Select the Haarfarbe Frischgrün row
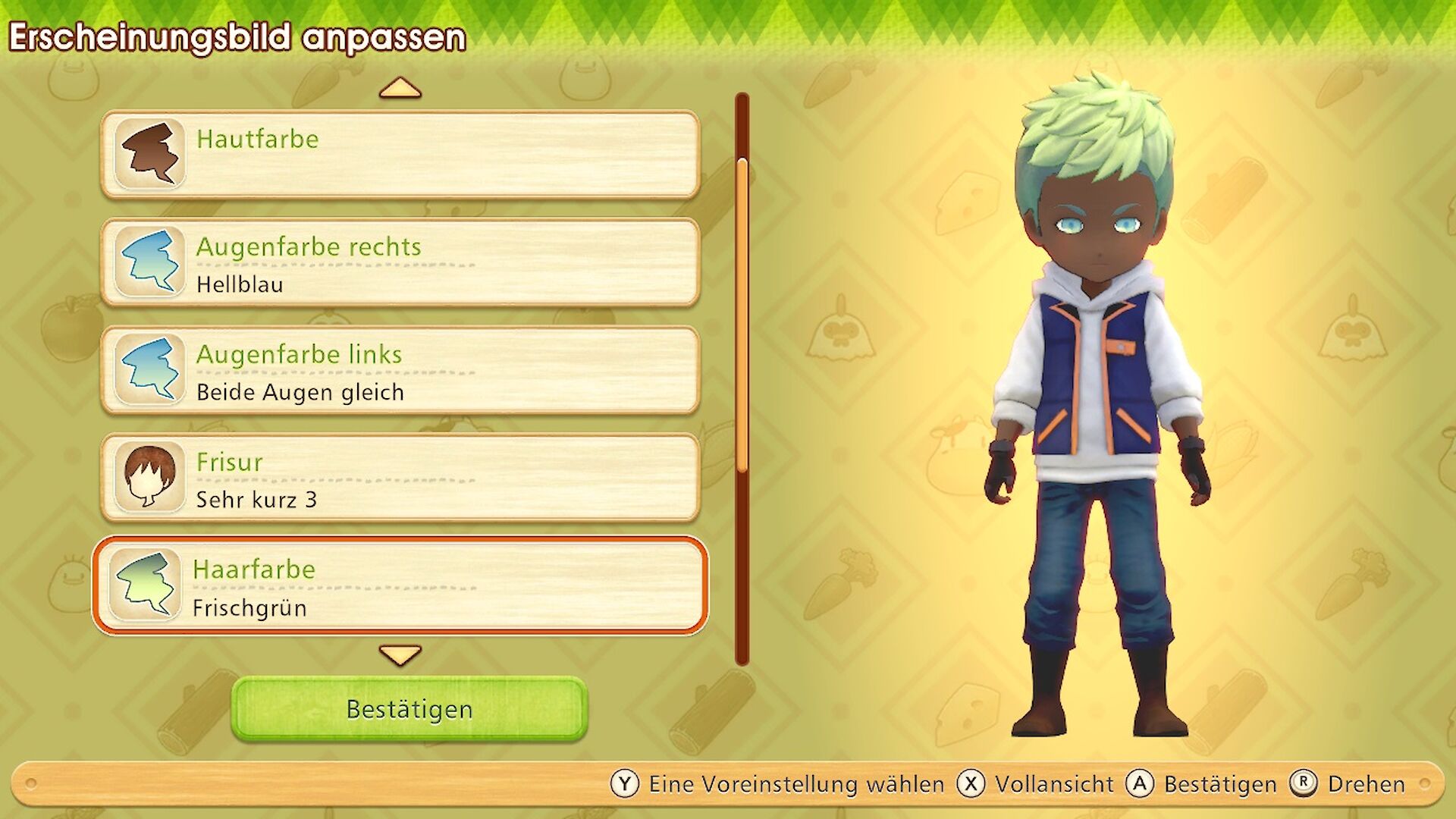Screen dimensions: 1456x819 click(x=400, y=585)
